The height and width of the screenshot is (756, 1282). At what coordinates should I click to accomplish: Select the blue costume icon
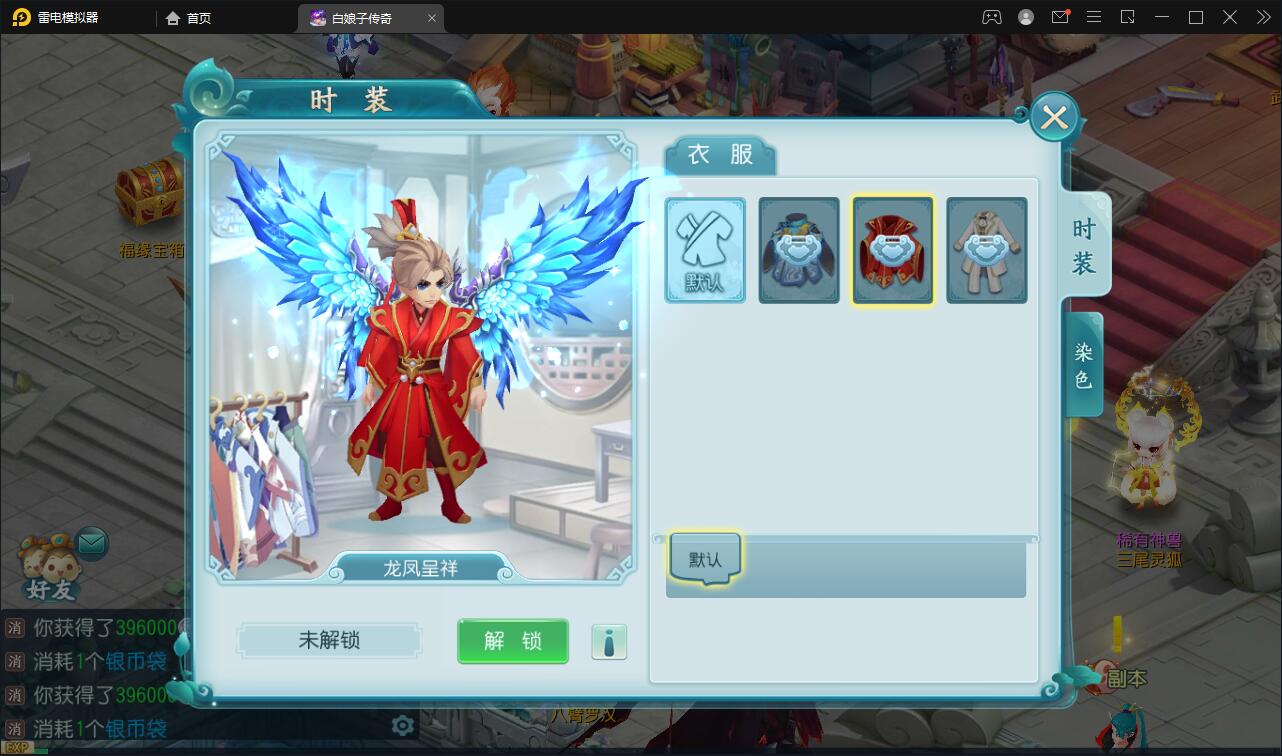tap(799, 250)
